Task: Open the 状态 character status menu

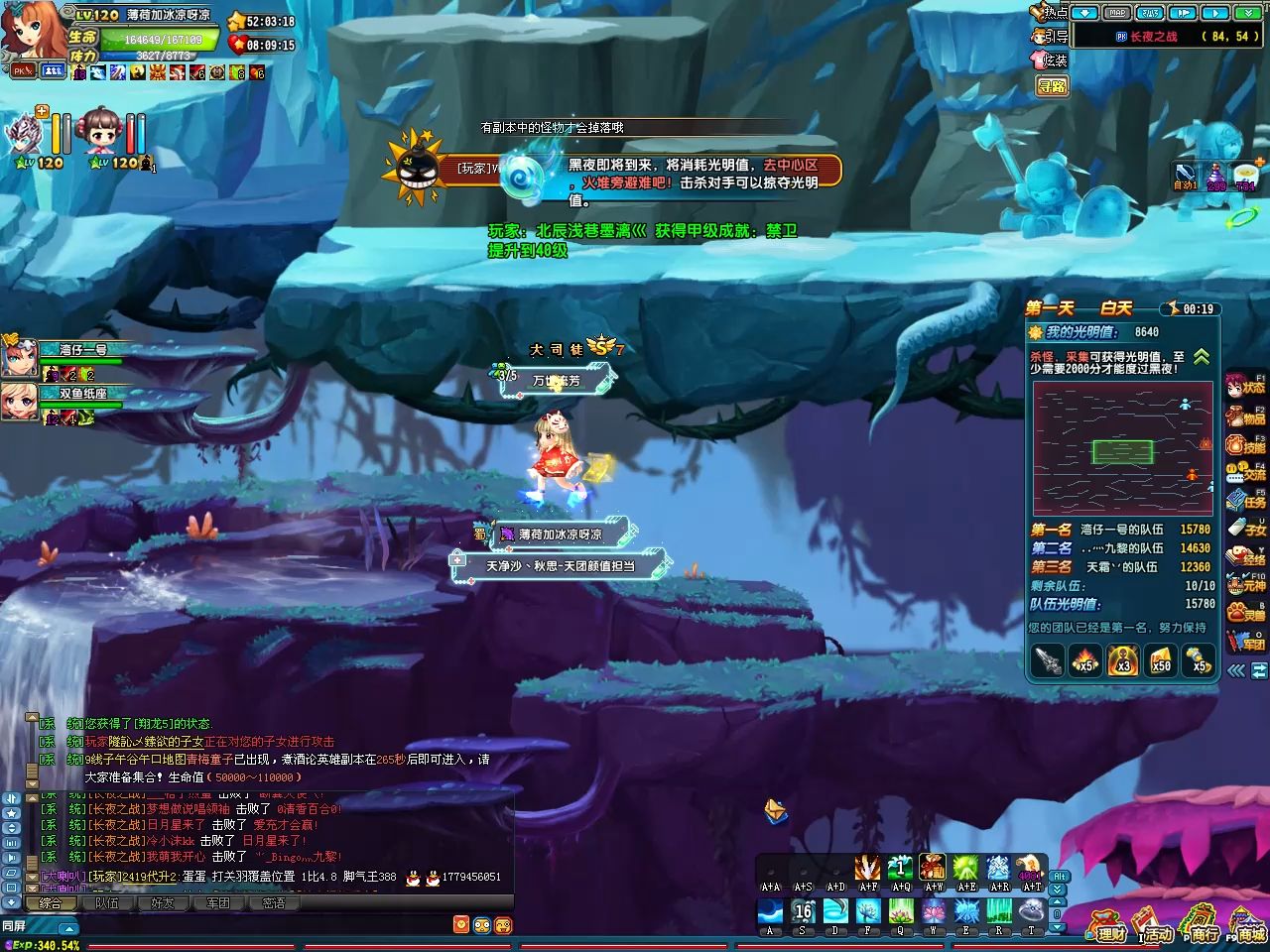Action: [1247, 387]
